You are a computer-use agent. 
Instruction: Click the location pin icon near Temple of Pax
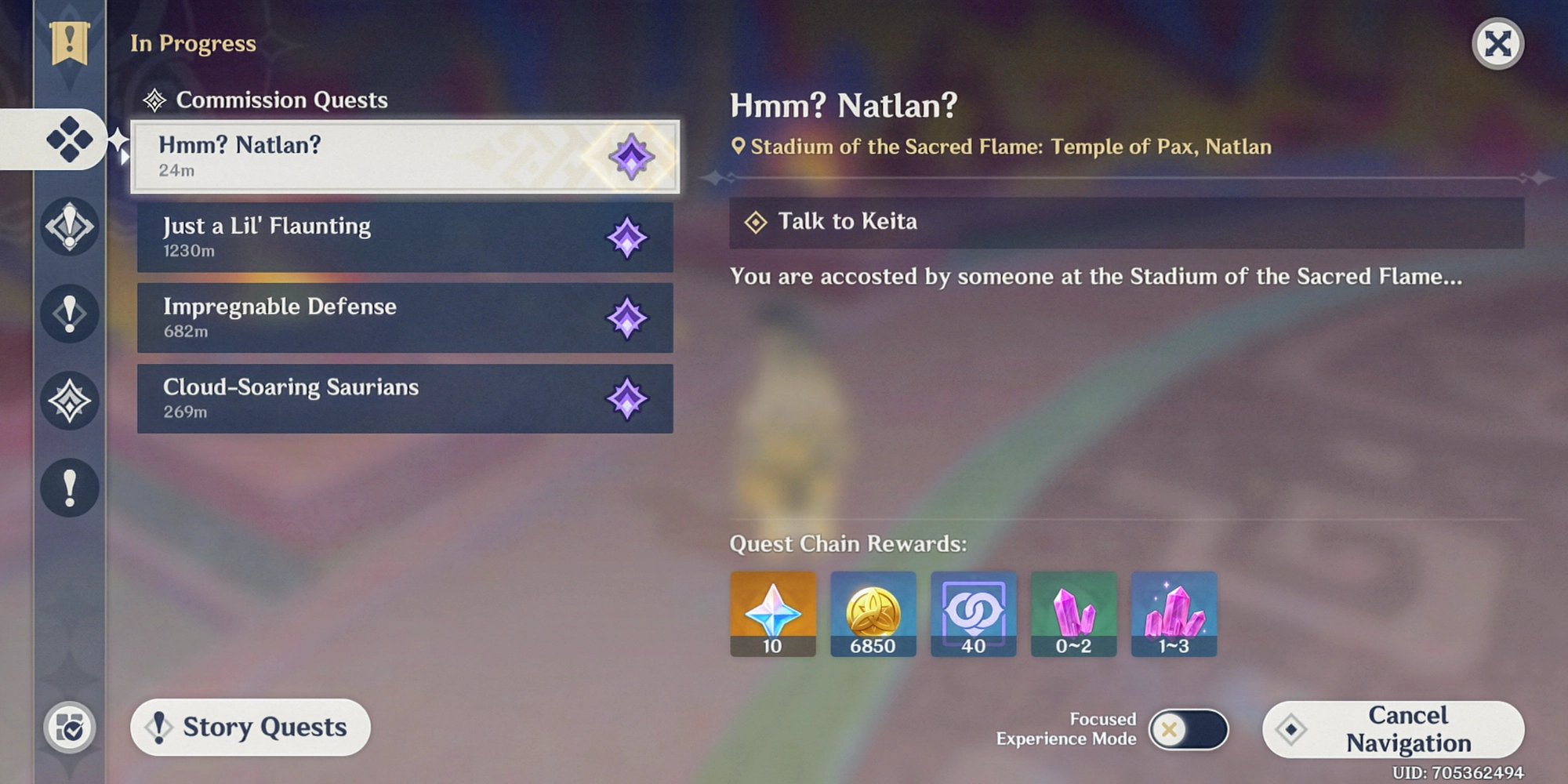[x=738, y=146]
